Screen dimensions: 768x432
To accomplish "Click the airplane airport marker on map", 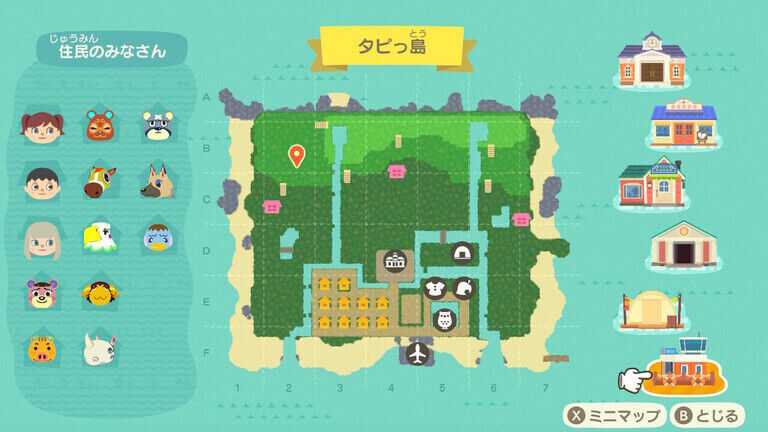I will coord(418,353).
